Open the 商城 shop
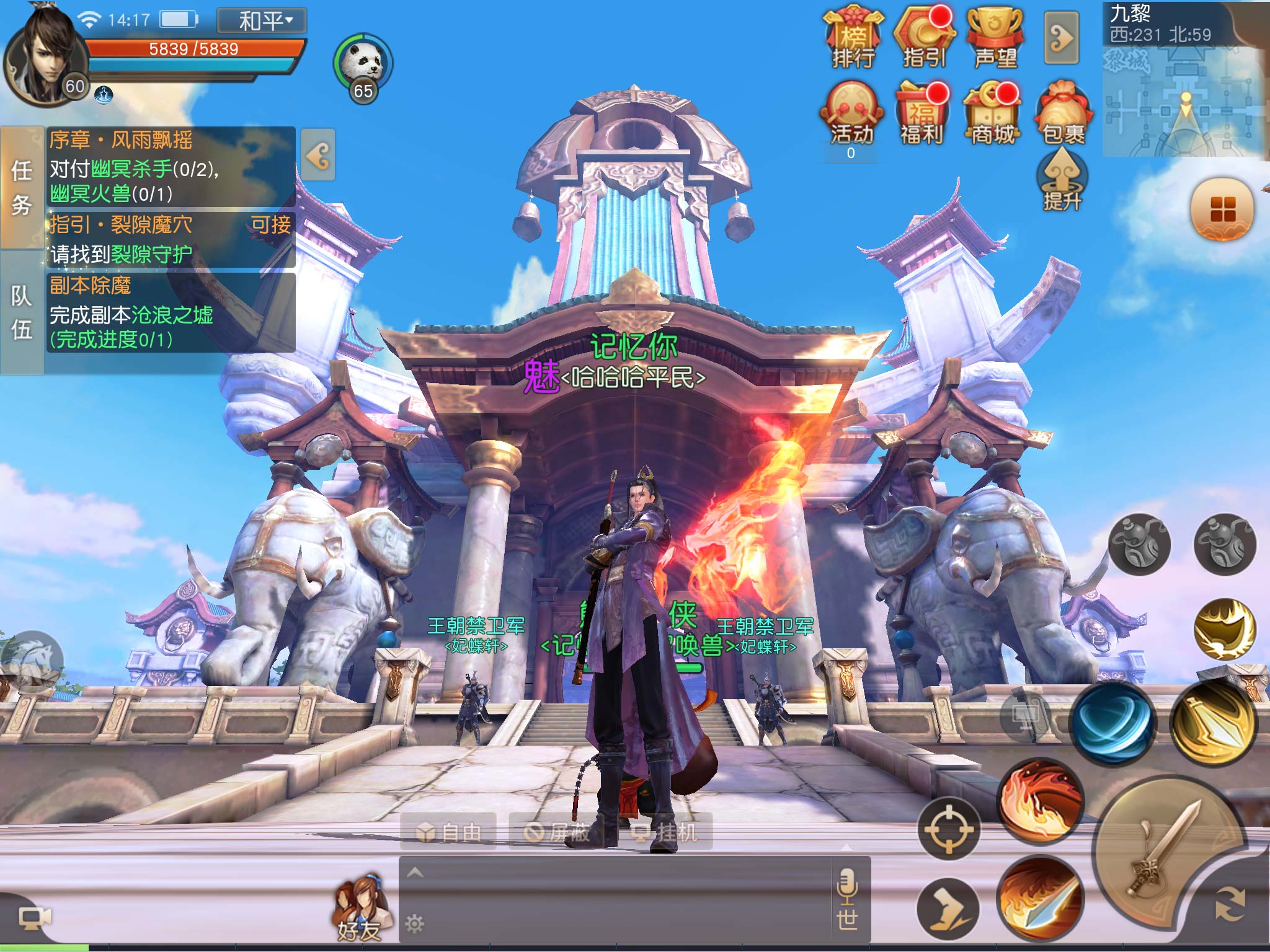This screenshot has width=1270, height=952. (x=993, y=115)
